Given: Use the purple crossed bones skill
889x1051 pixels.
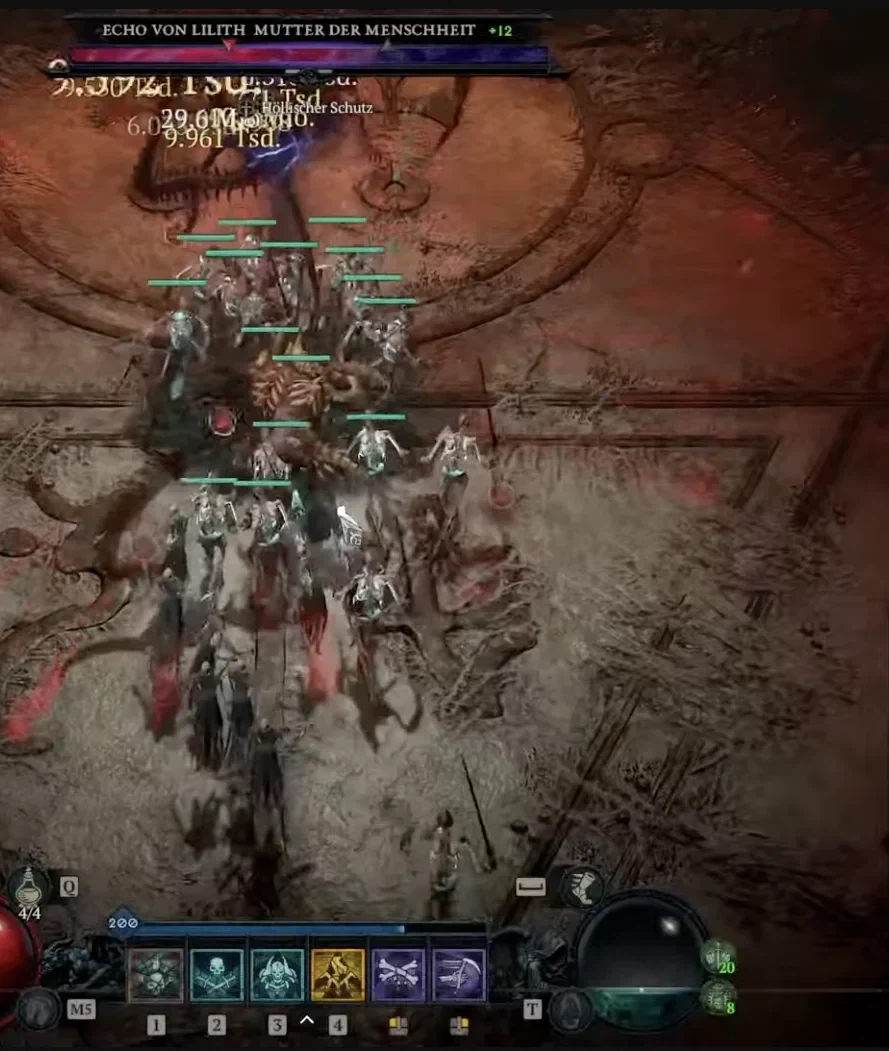Looking at the screenshot, I should pos(398,975).
